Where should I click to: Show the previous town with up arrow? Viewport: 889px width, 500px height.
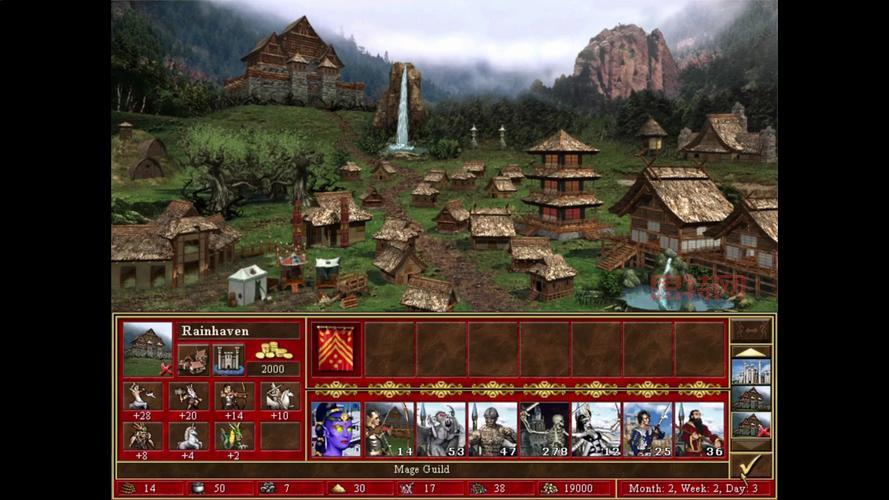[x=751, y=351]
